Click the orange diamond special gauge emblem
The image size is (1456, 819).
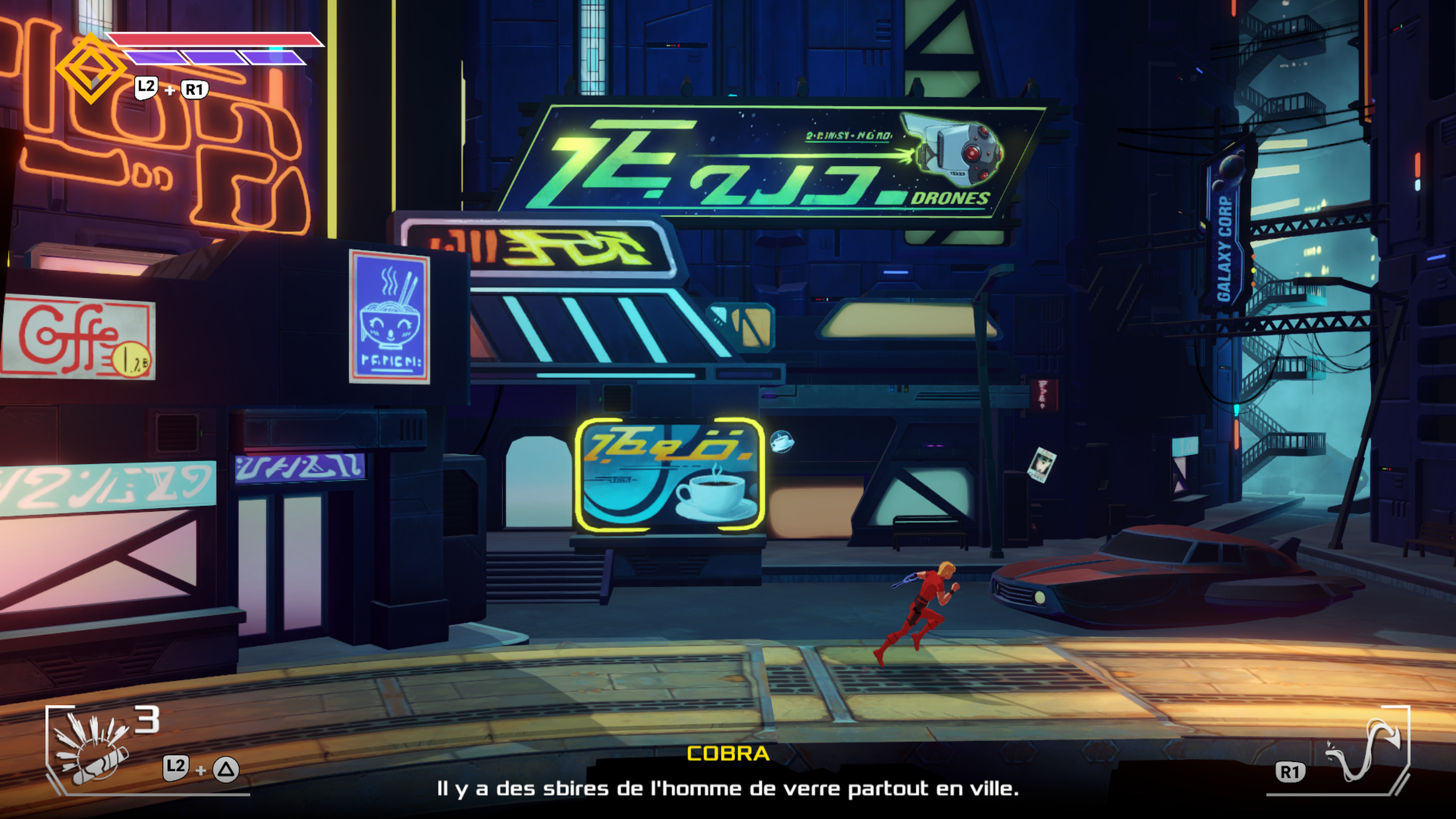tap(91, 69)
